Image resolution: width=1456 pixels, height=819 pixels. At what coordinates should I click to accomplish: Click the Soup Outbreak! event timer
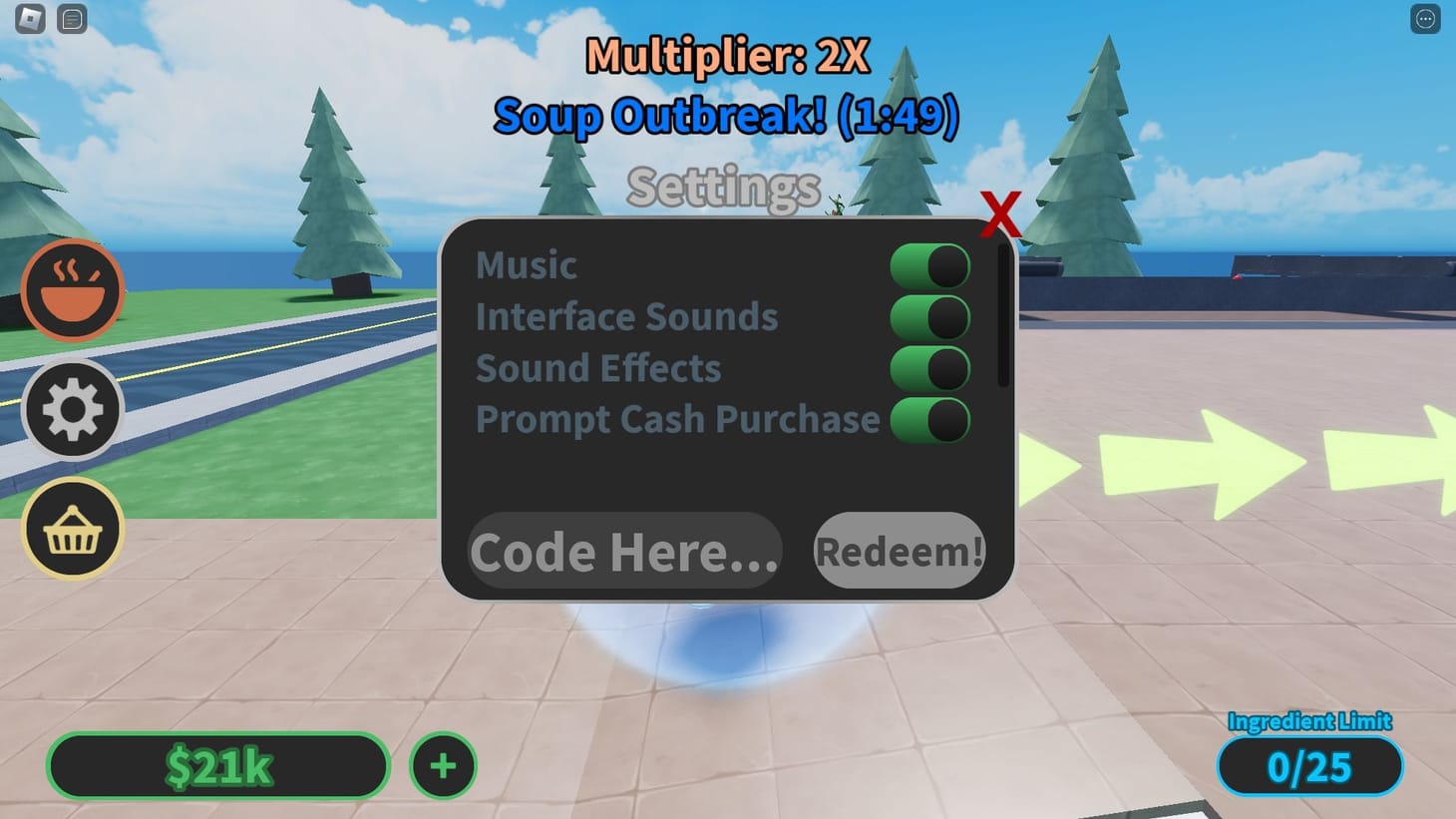point(727,115)
